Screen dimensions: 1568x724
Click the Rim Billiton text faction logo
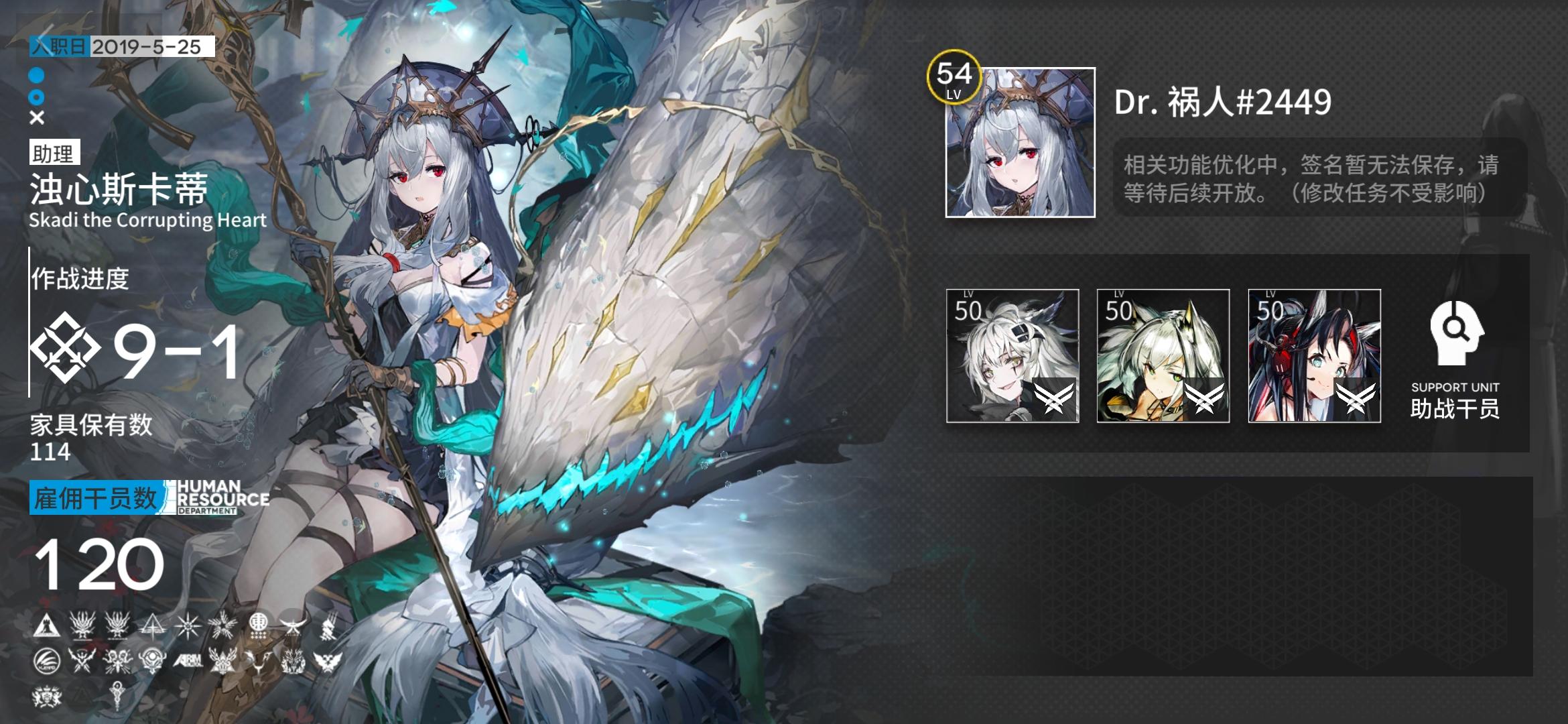(x=190, y=662)
